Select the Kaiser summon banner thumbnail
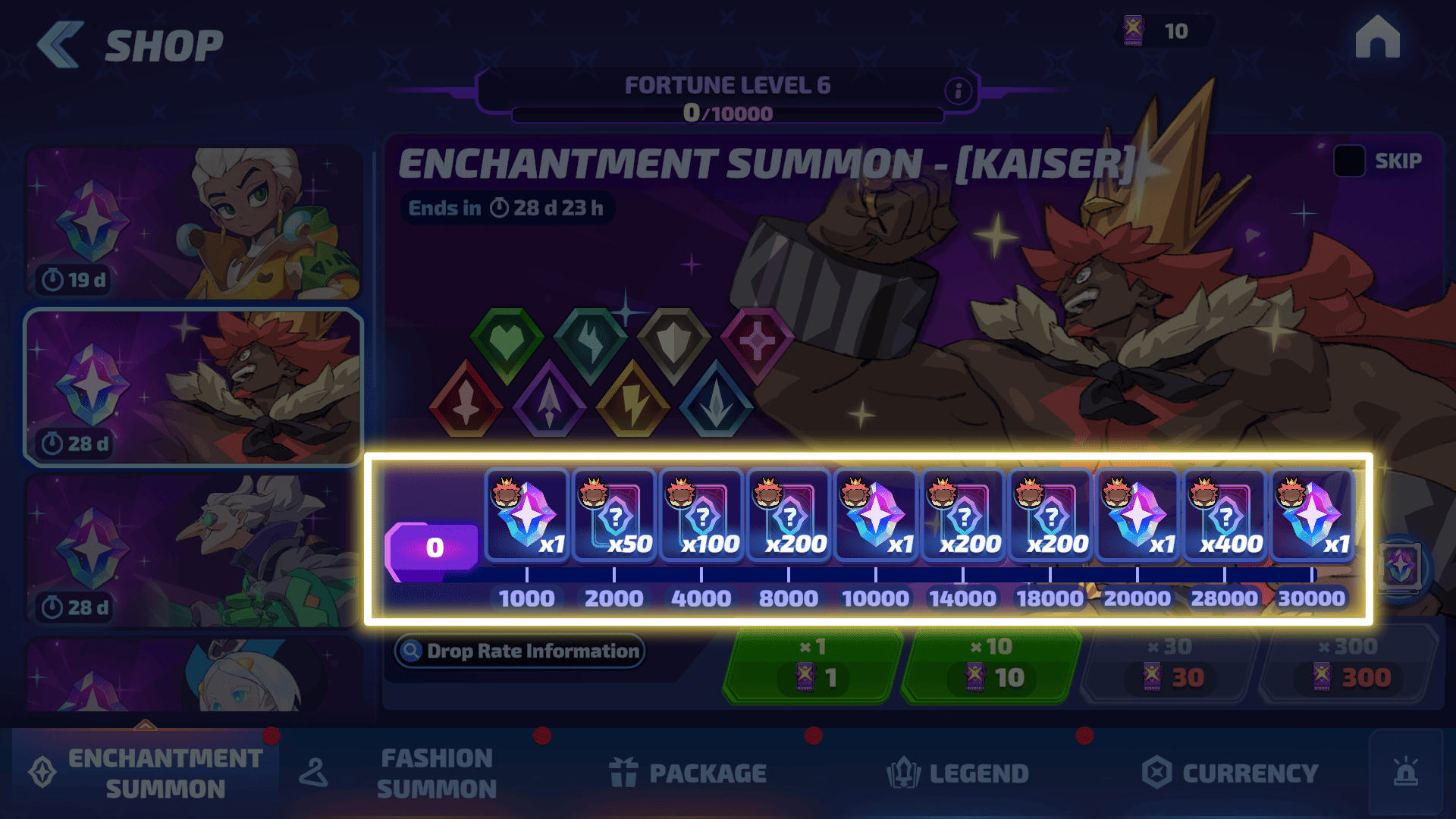1456x819 pixels. 193,388
